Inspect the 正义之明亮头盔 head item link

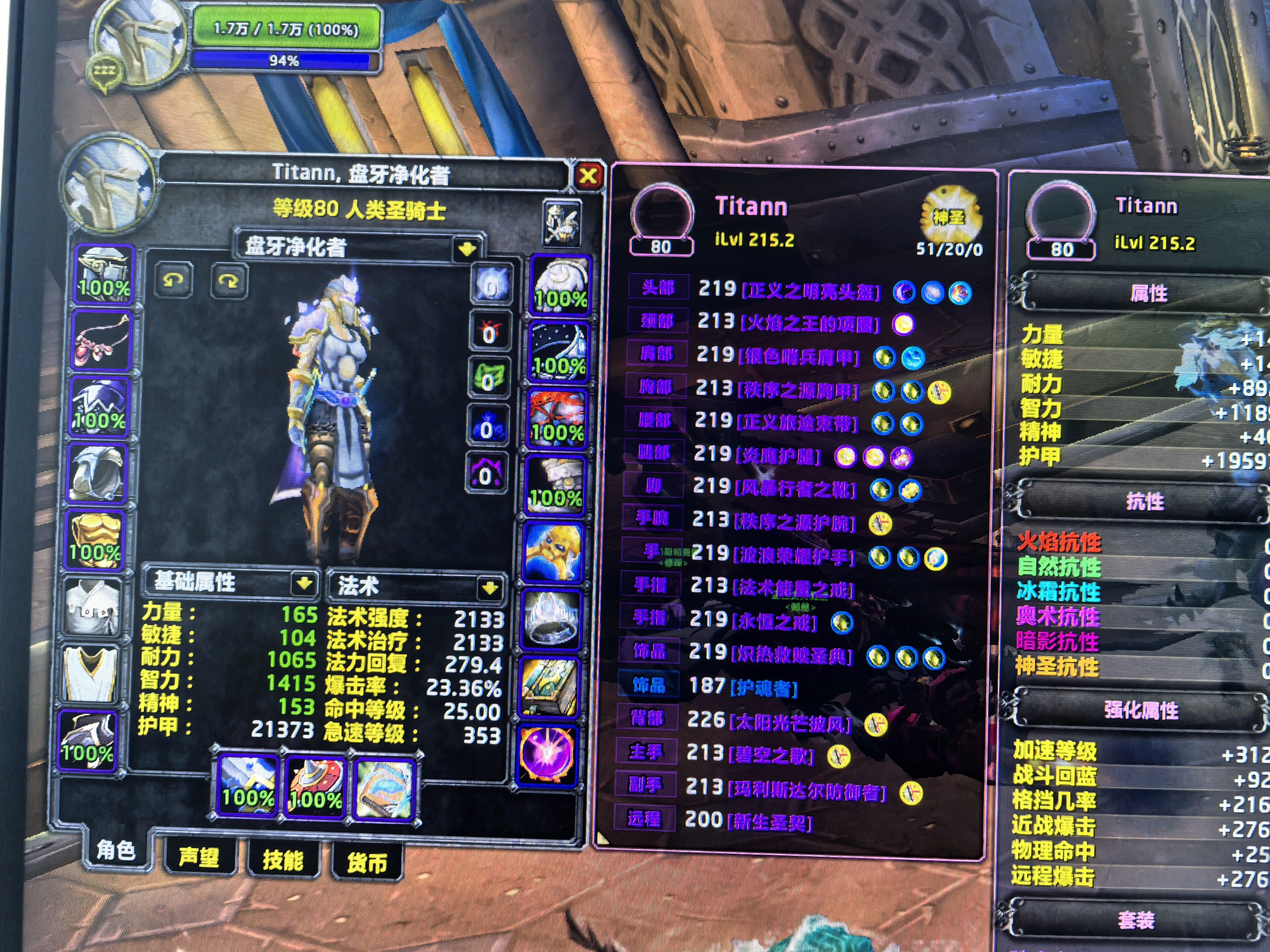(810, 292)
